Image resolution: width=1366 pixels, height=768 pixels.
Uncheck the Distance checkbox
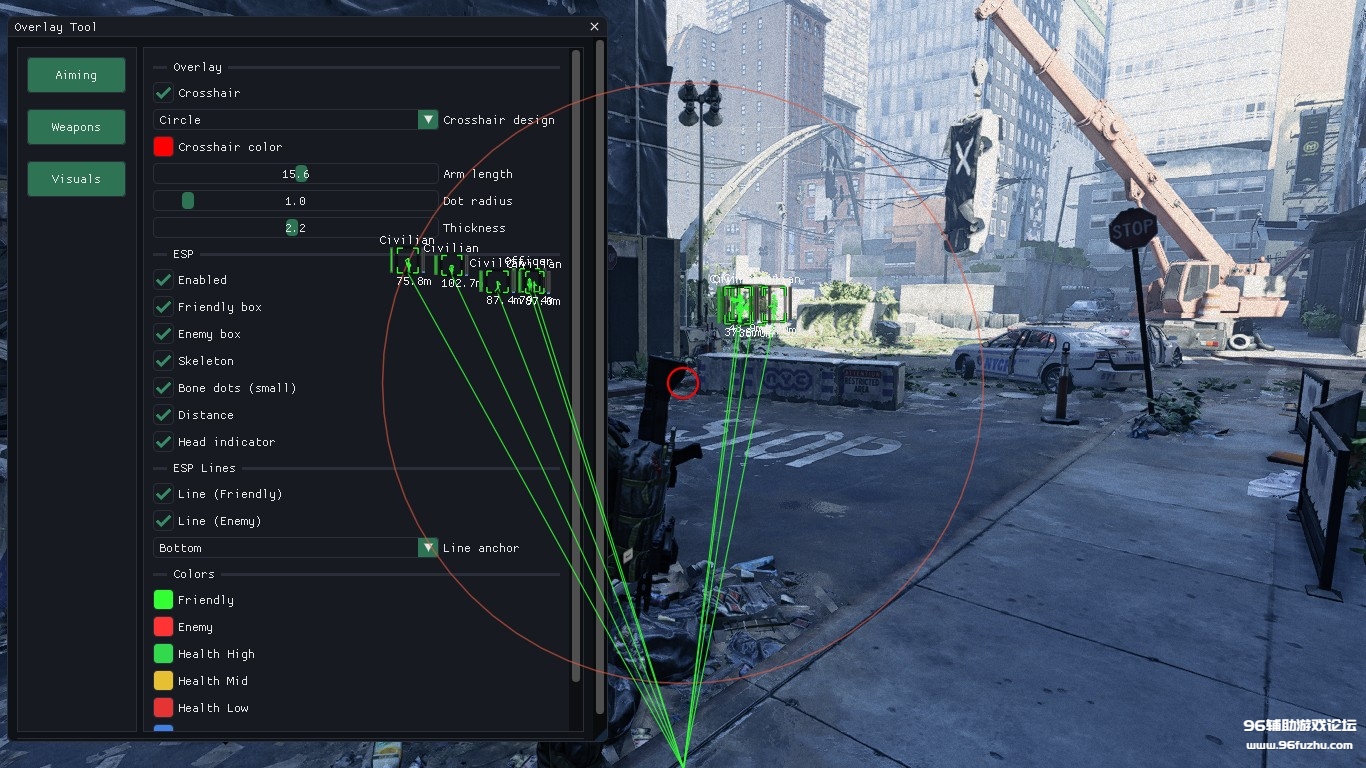coord(163,415)
